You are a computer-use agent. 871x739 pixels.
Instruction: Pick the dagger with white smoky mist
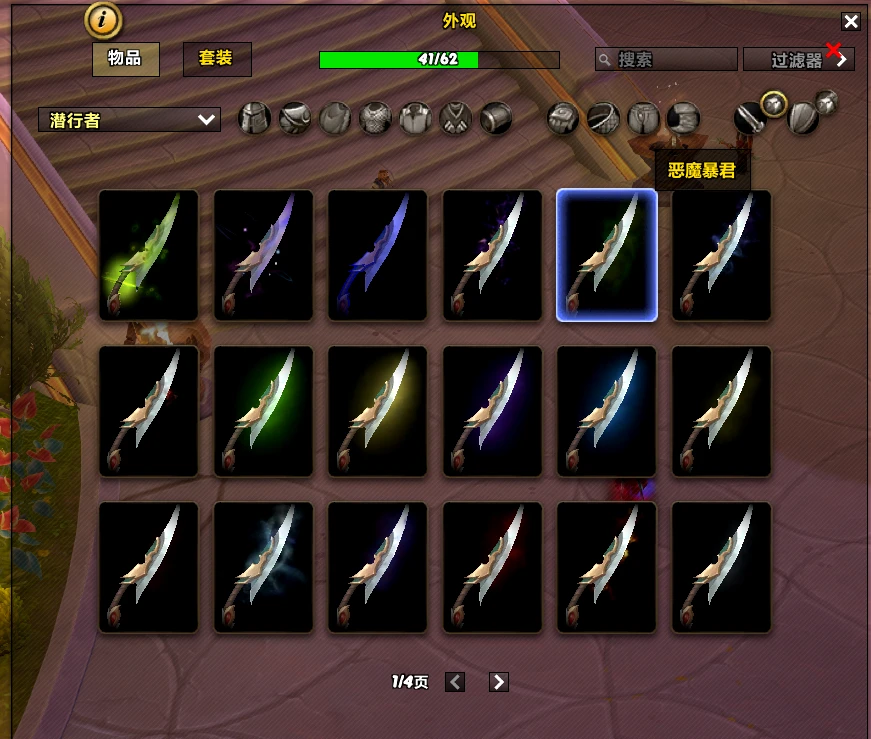tap(263, 567)
